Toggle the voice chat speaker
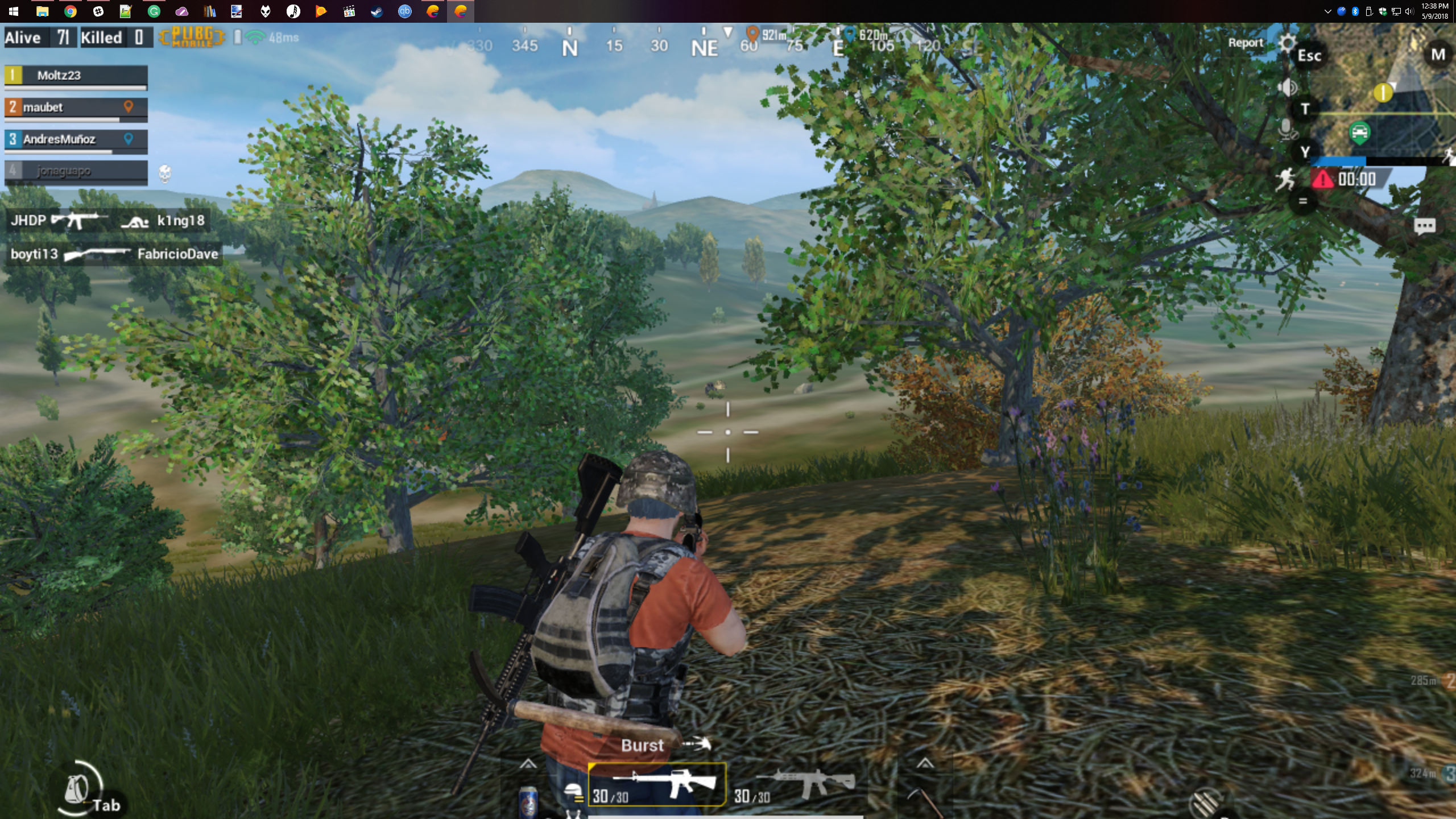The height and width of the screenshot is (819, 1456). (x=1287, y=87)
